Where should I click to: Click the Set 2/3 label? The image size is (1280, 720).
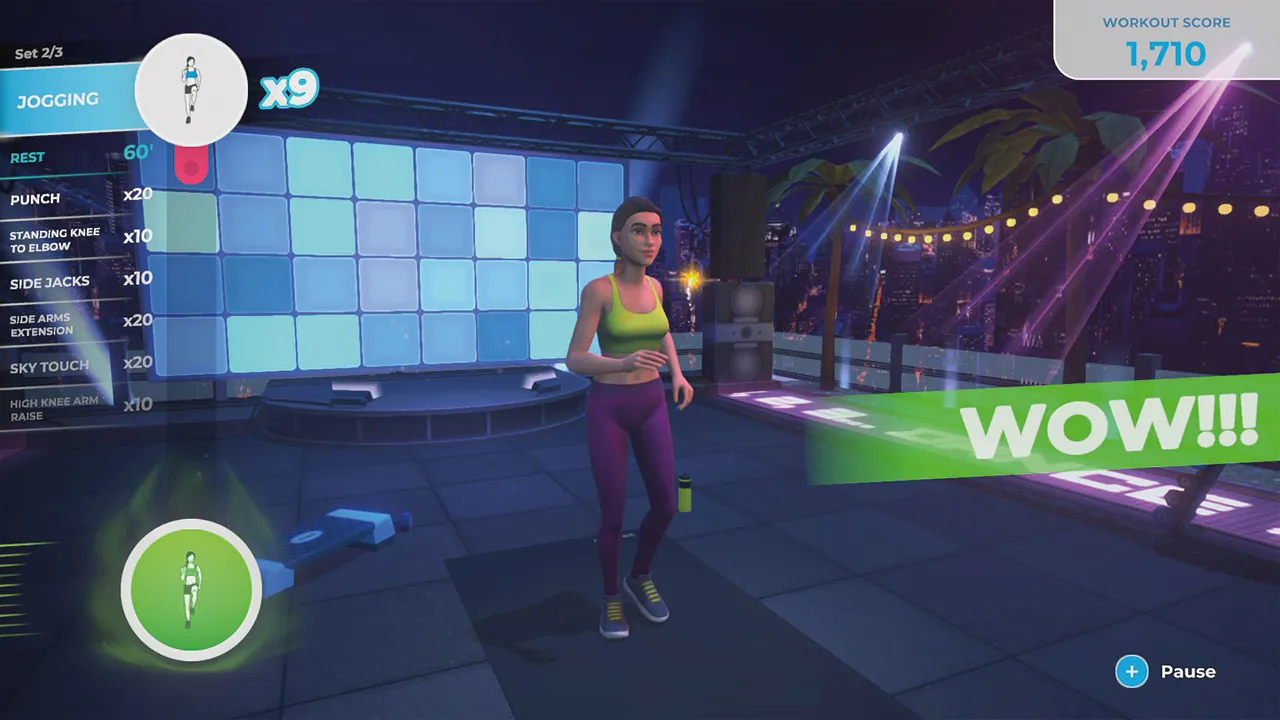[39, 53]
